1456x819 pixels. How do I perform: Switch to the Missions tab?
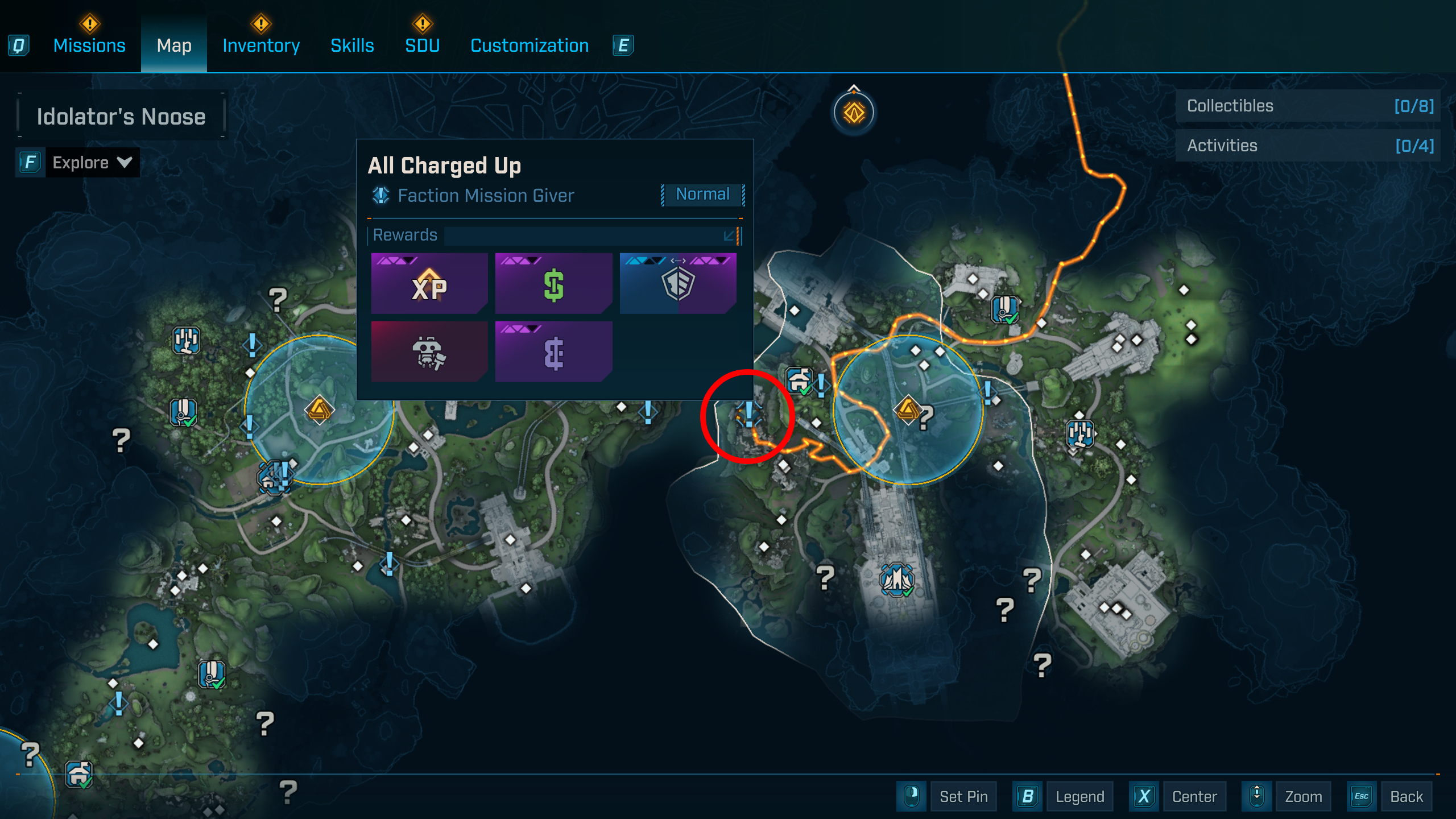[x=89, y=45]
